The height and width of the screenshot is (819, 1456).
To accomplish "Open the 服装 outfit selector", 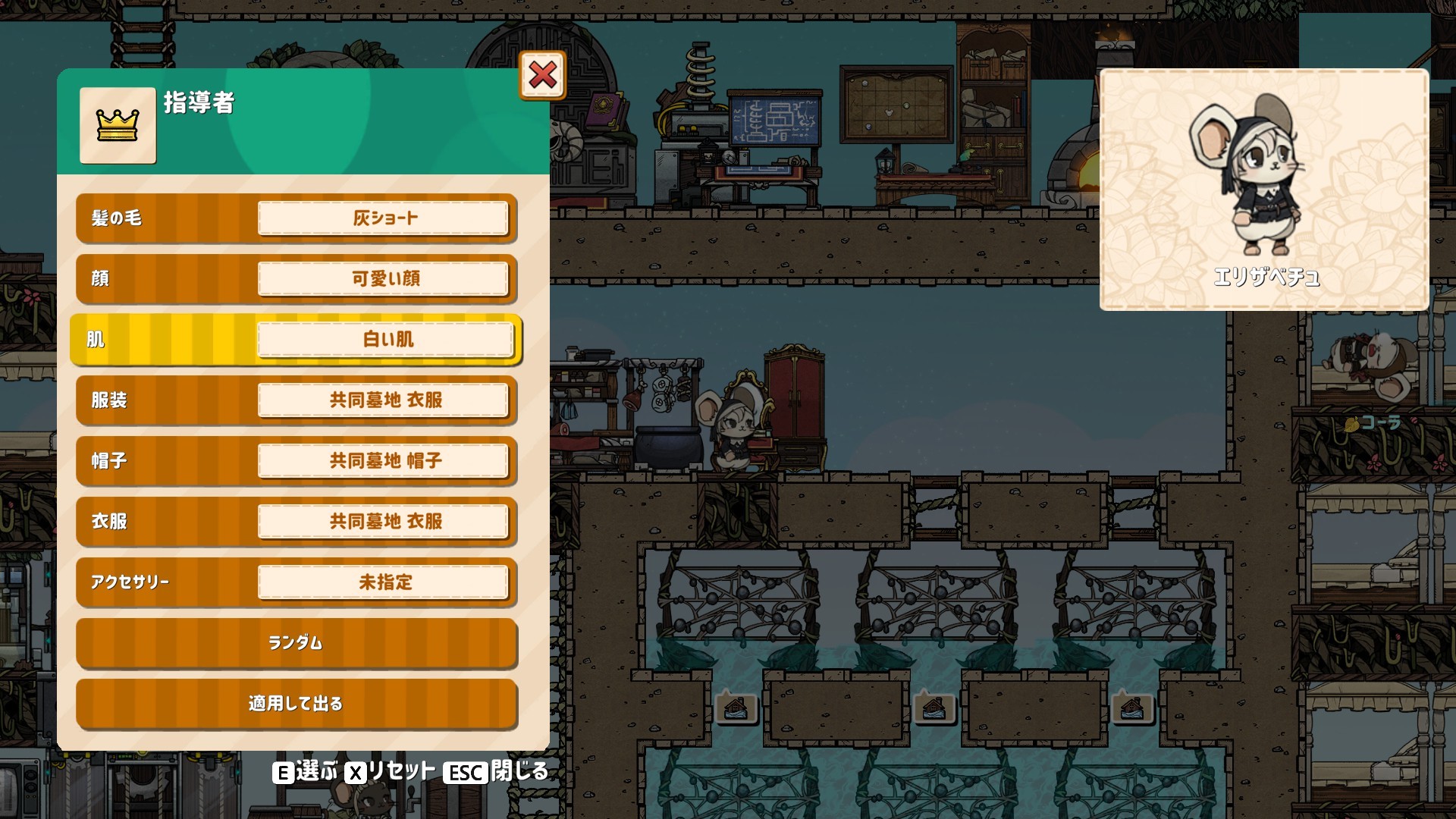I will coord(383,400).
